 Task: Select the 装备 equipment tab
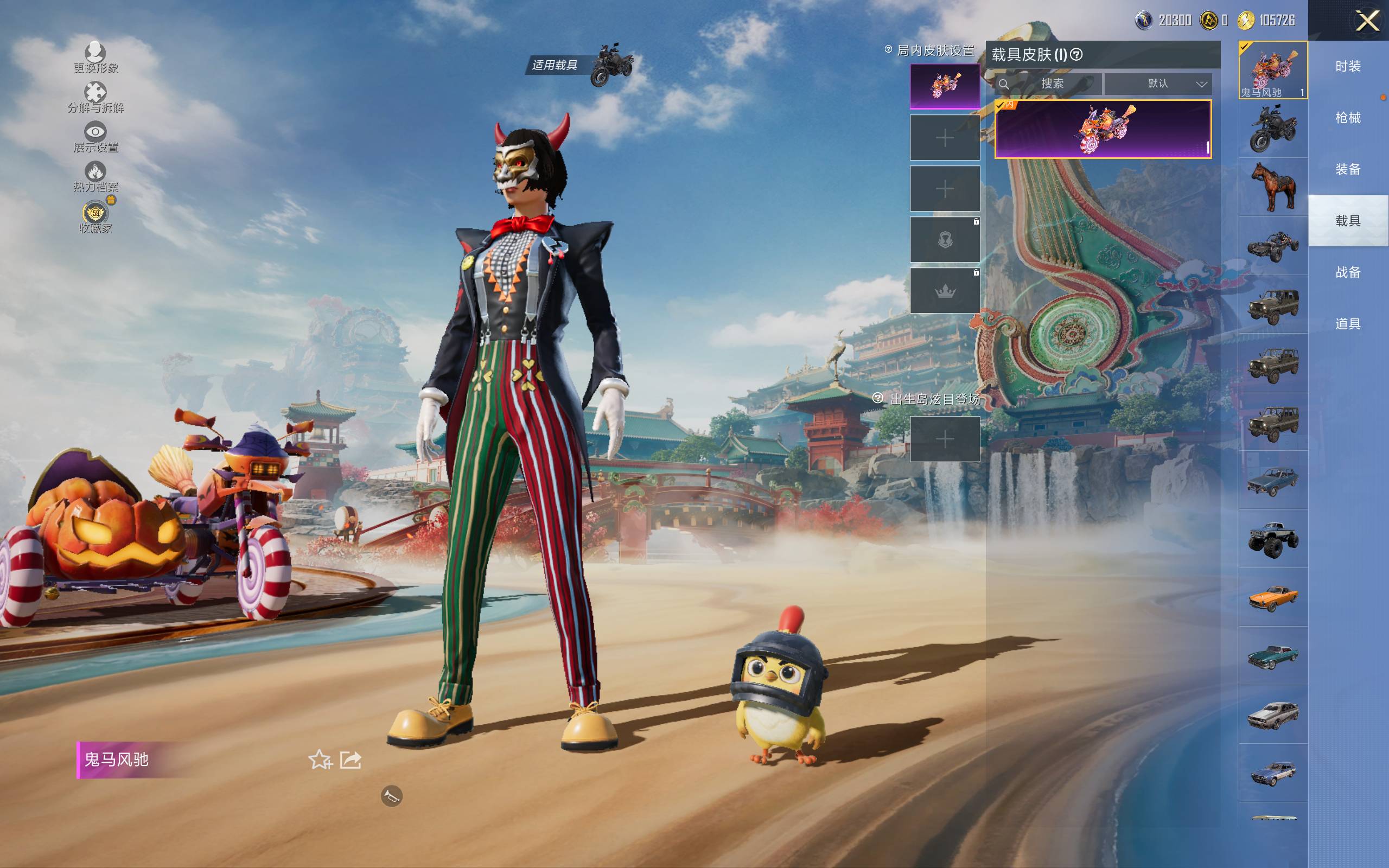point(1348,169)
